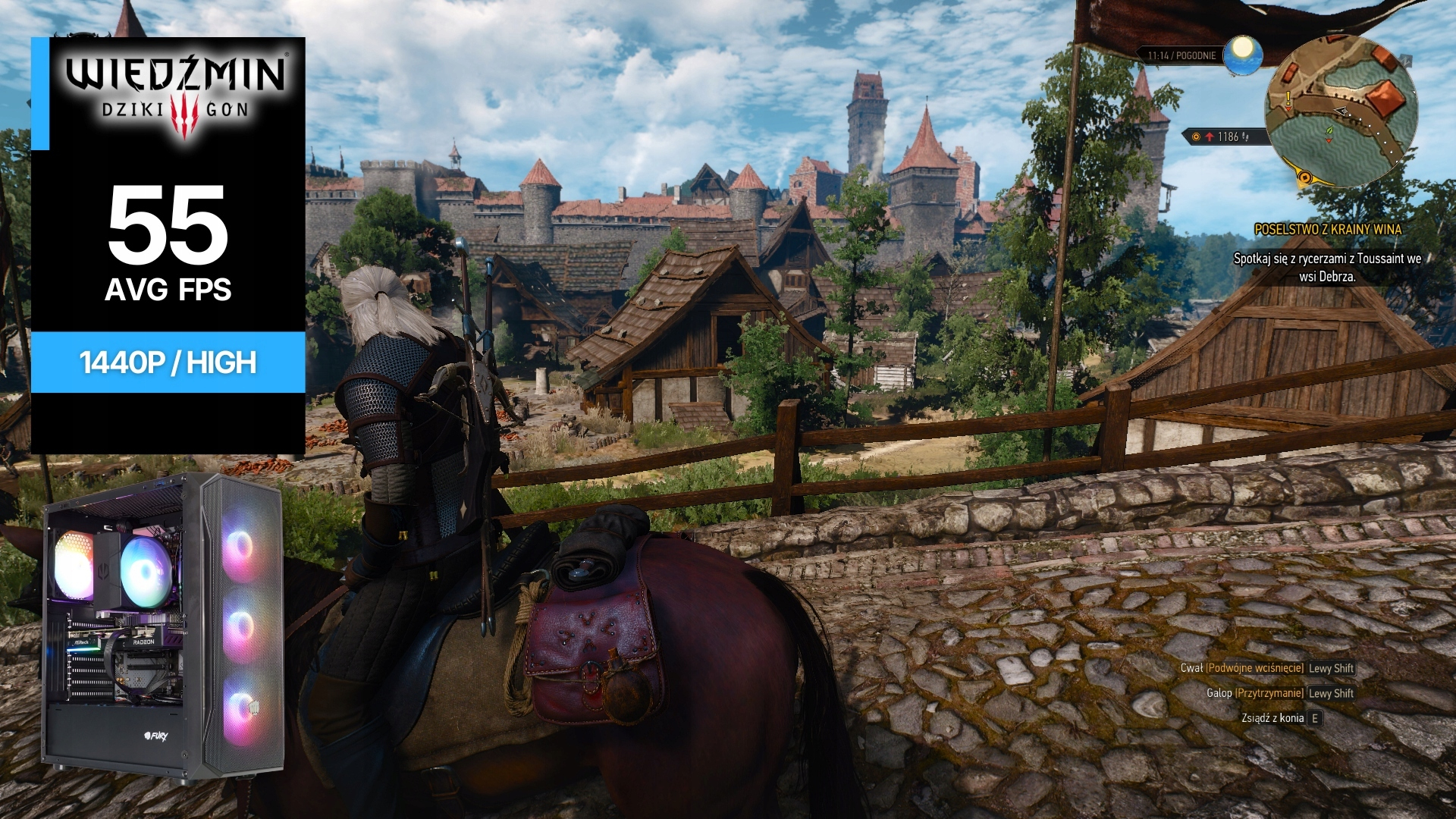Click the gaming PC thumbnail in the overlay
The image size is (1456, 819).
click(163, 626)
